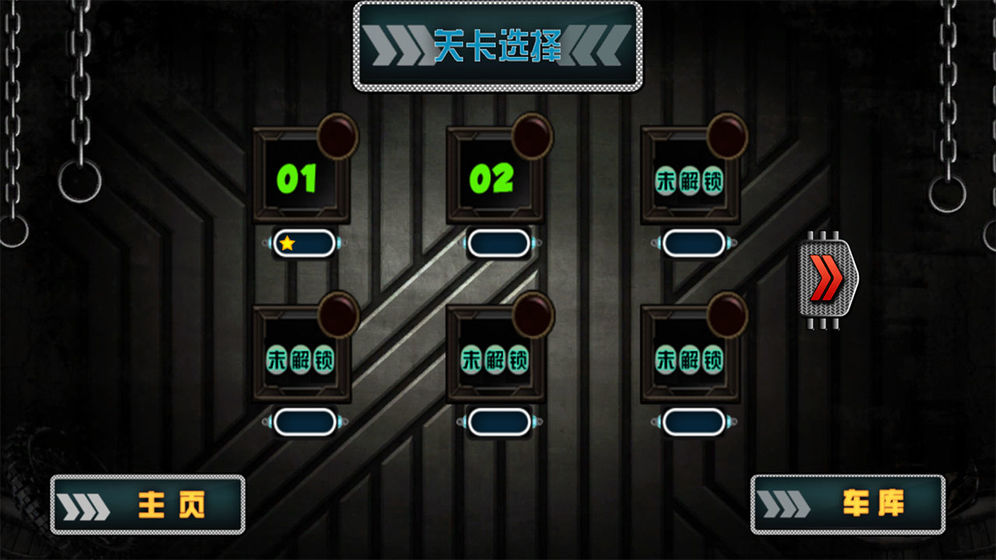996x560 pixels.
Task: Select level 01 tile
Action: [299, 178]
